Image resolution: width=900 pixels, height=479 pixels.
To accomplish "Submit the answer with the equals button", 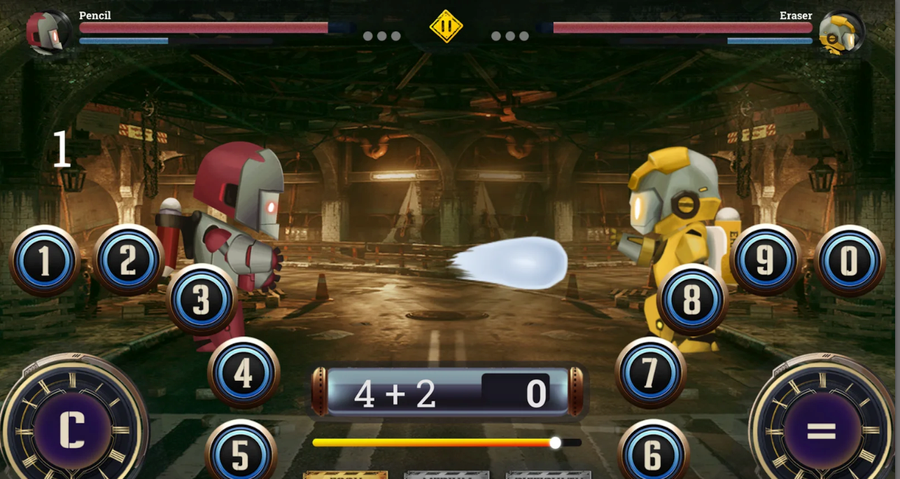I will 821,430.
